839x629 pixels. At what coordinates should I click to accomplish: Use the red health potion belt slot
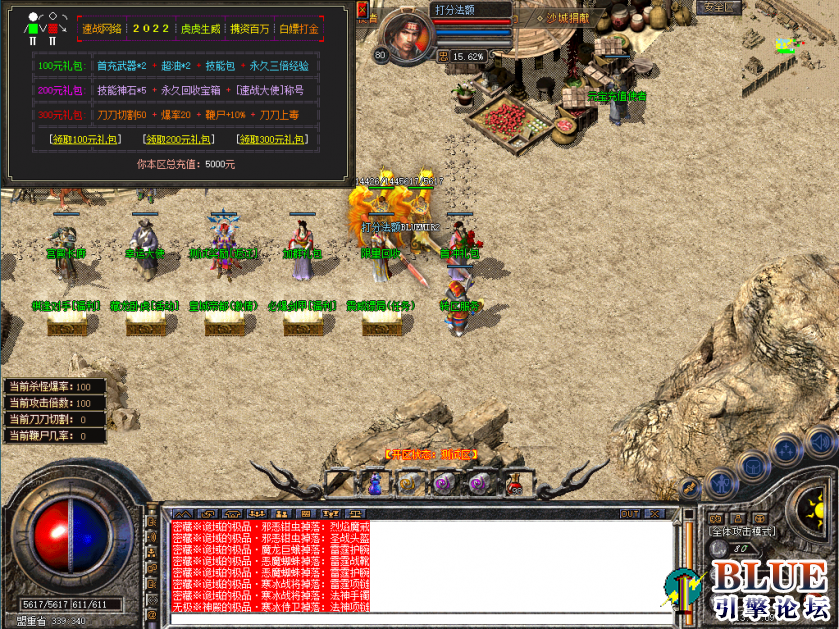point(515,484)
